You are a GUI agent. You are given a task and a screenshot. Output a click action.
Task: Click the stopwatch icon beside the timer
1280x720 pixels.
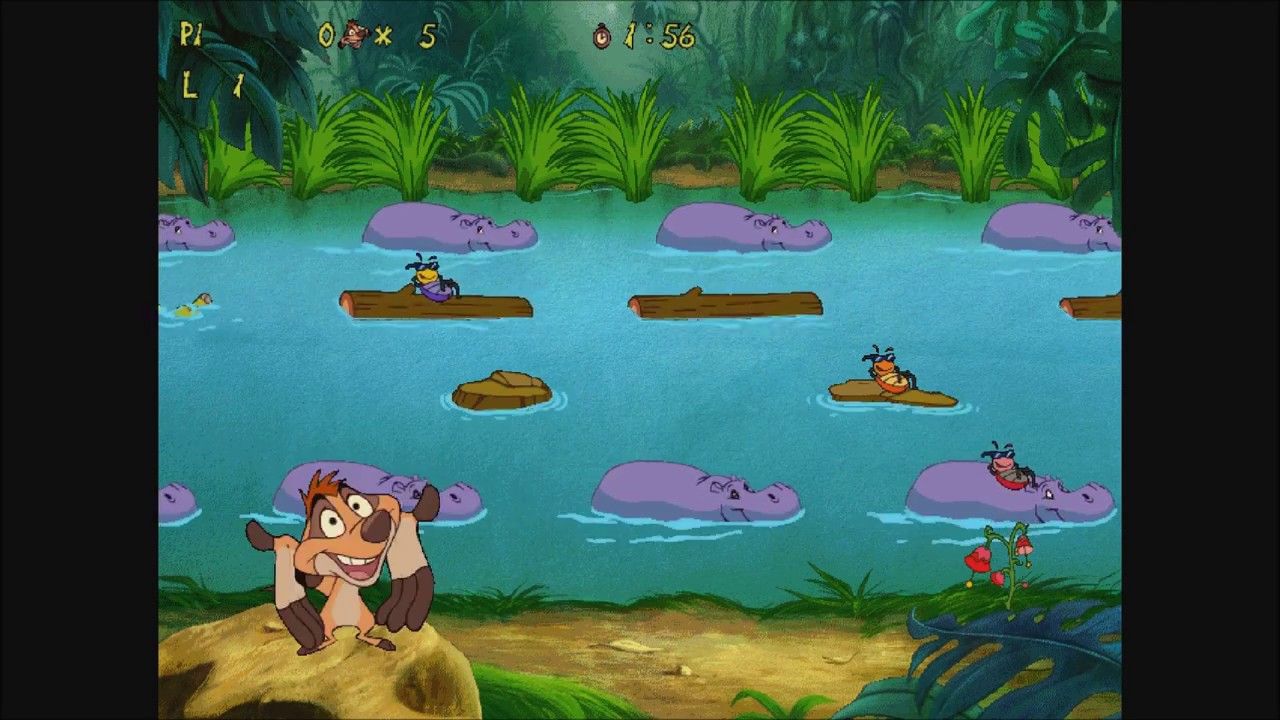pos(601,37)
